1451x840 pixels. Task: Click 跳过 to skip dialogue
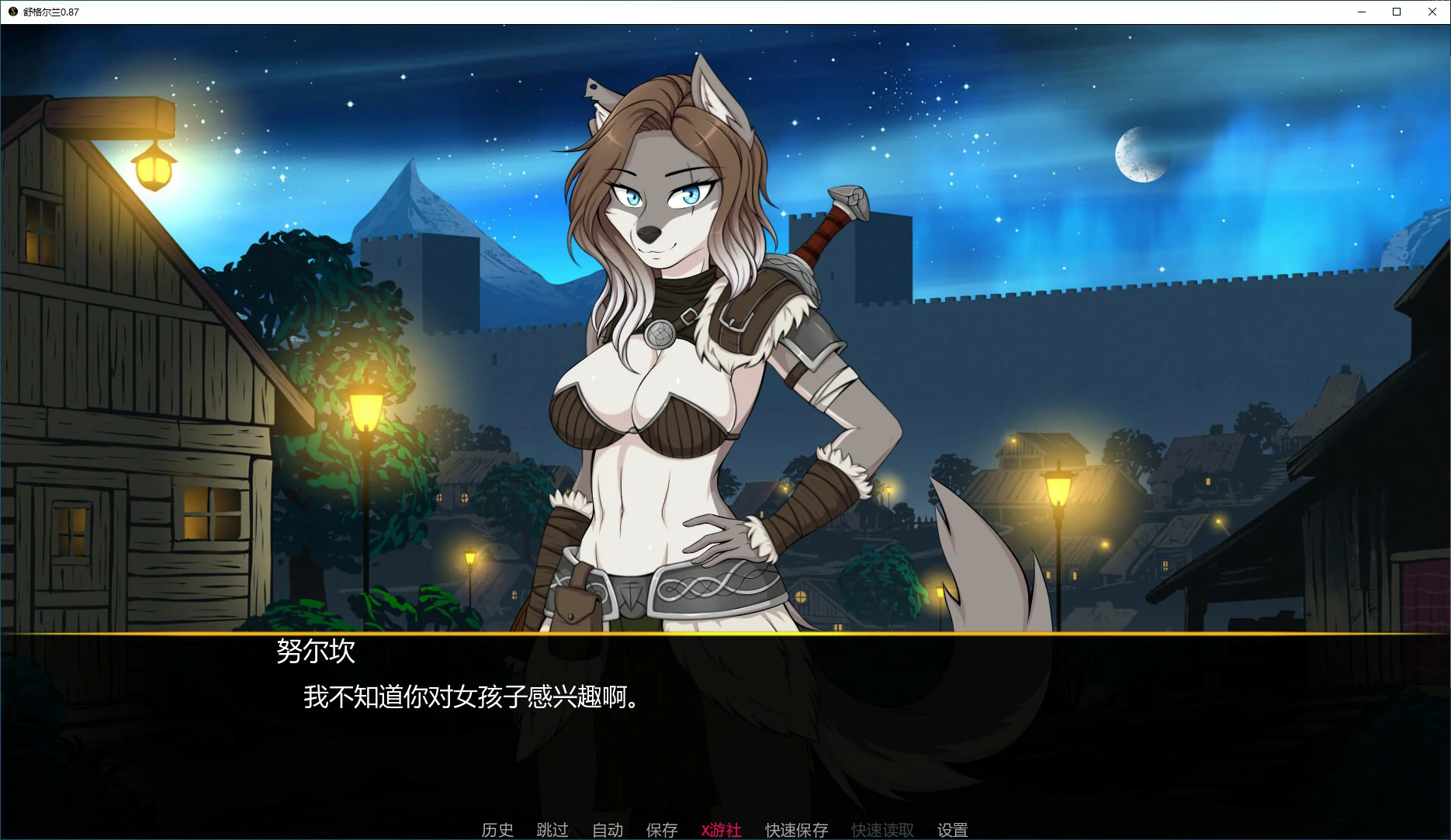[x=552, y=830]
